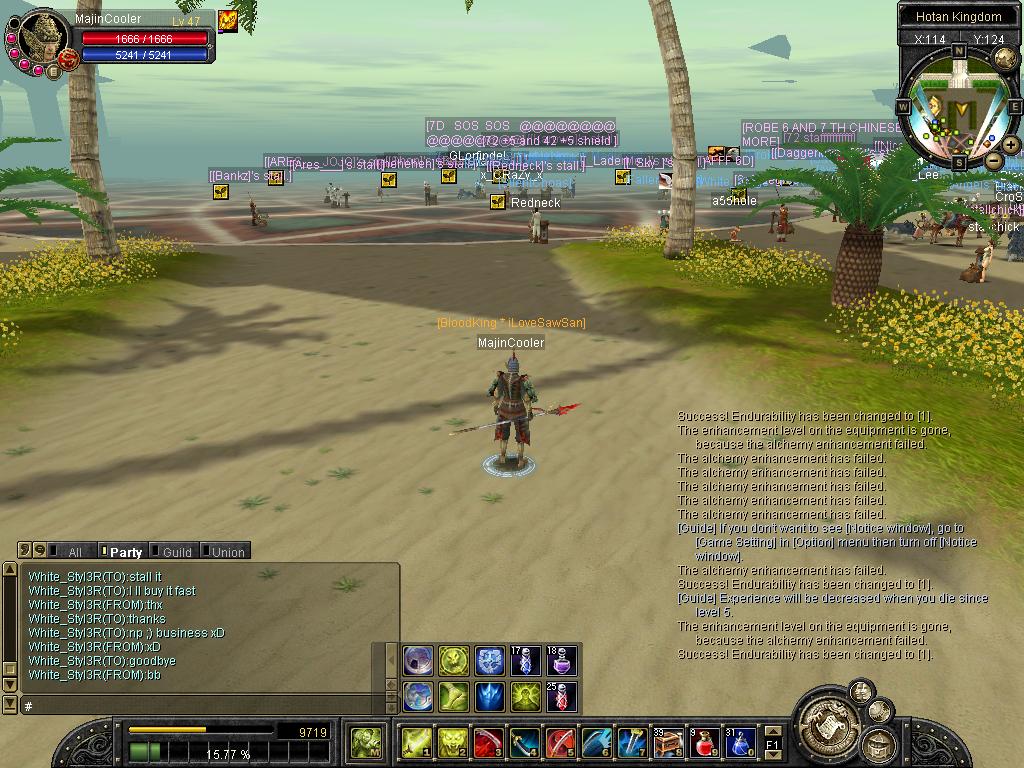Switch to the Party chat tab
The height and width of the screenshot is (768, 1024).
point(123,551)
